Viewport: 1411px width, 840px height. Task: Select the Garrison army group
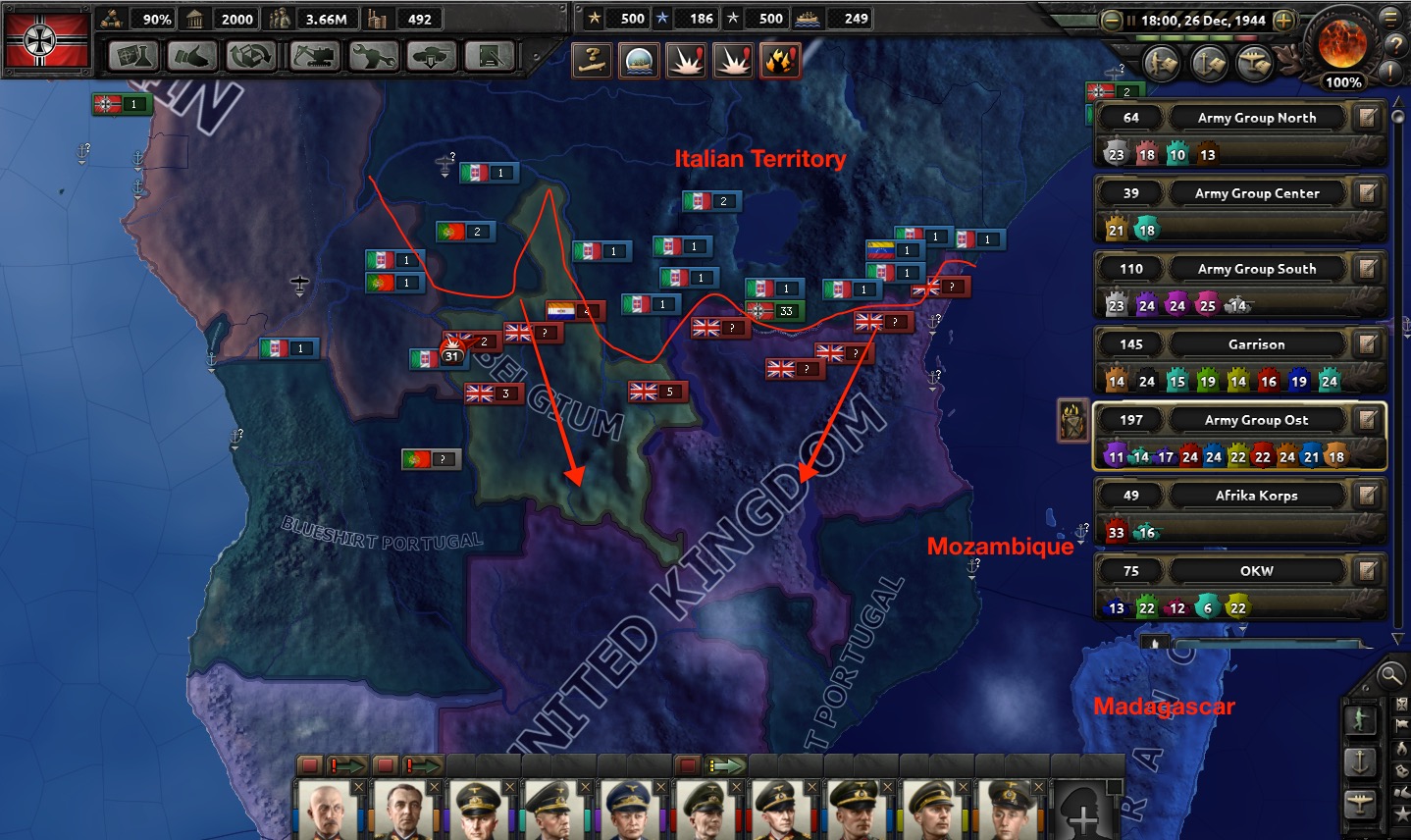click(x=1256, y=344)
